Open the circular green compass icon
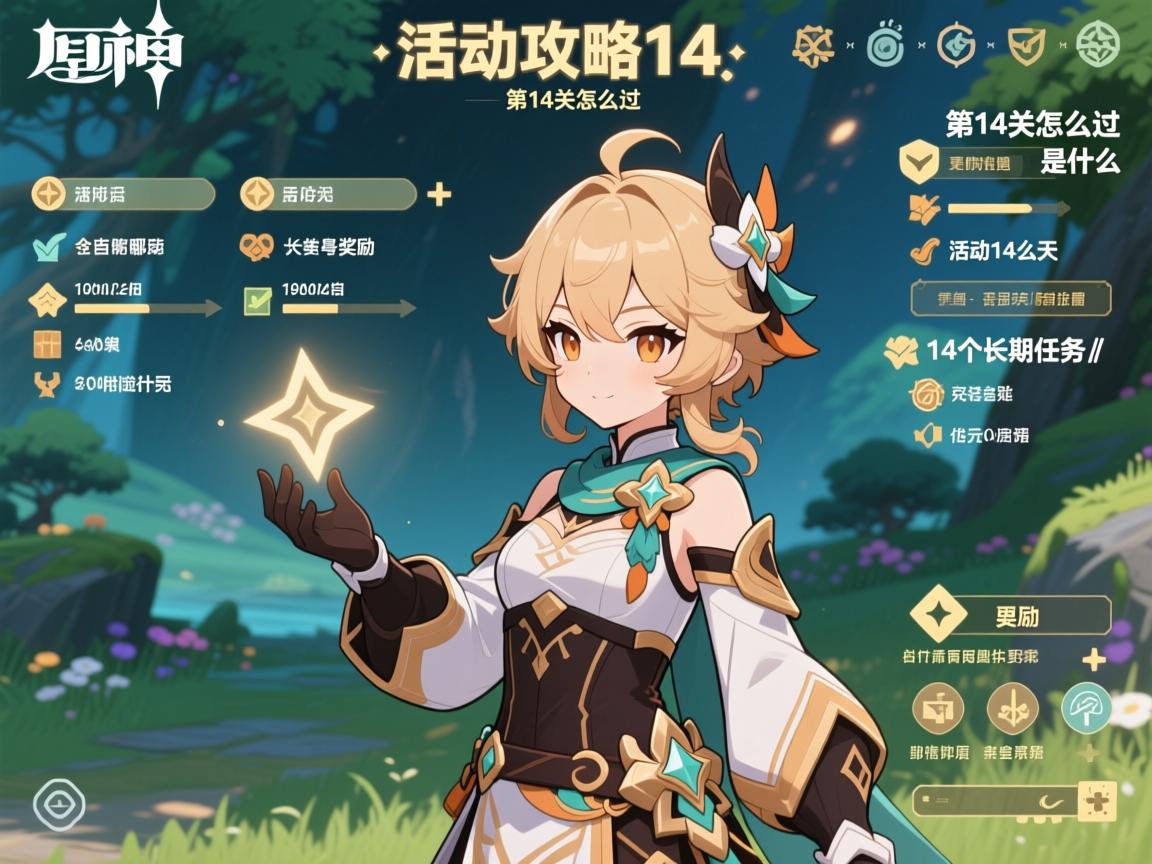 [1097, 45]
